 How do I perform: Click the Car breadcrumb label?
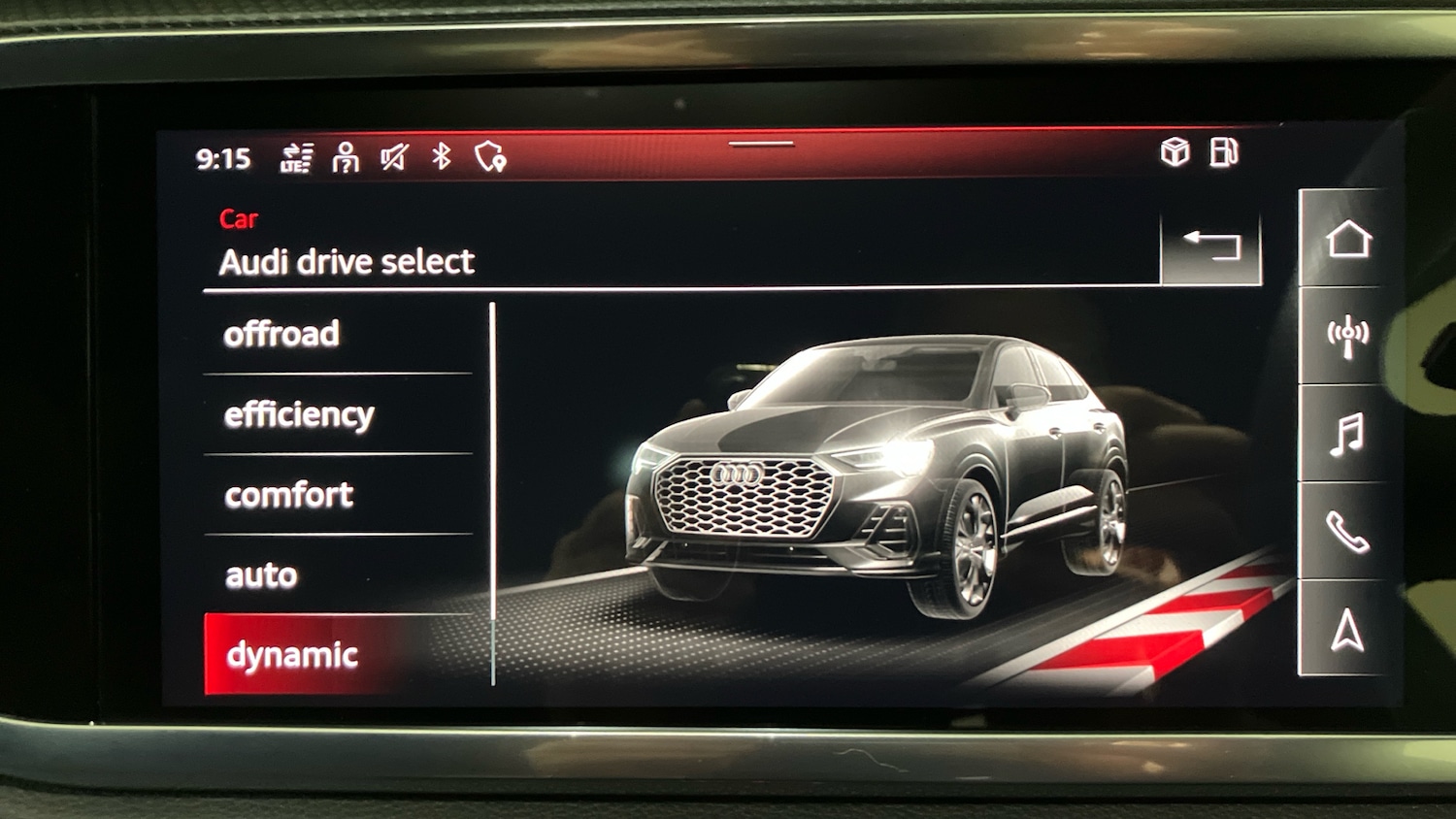pyautogui.click(x=239, y=217)
